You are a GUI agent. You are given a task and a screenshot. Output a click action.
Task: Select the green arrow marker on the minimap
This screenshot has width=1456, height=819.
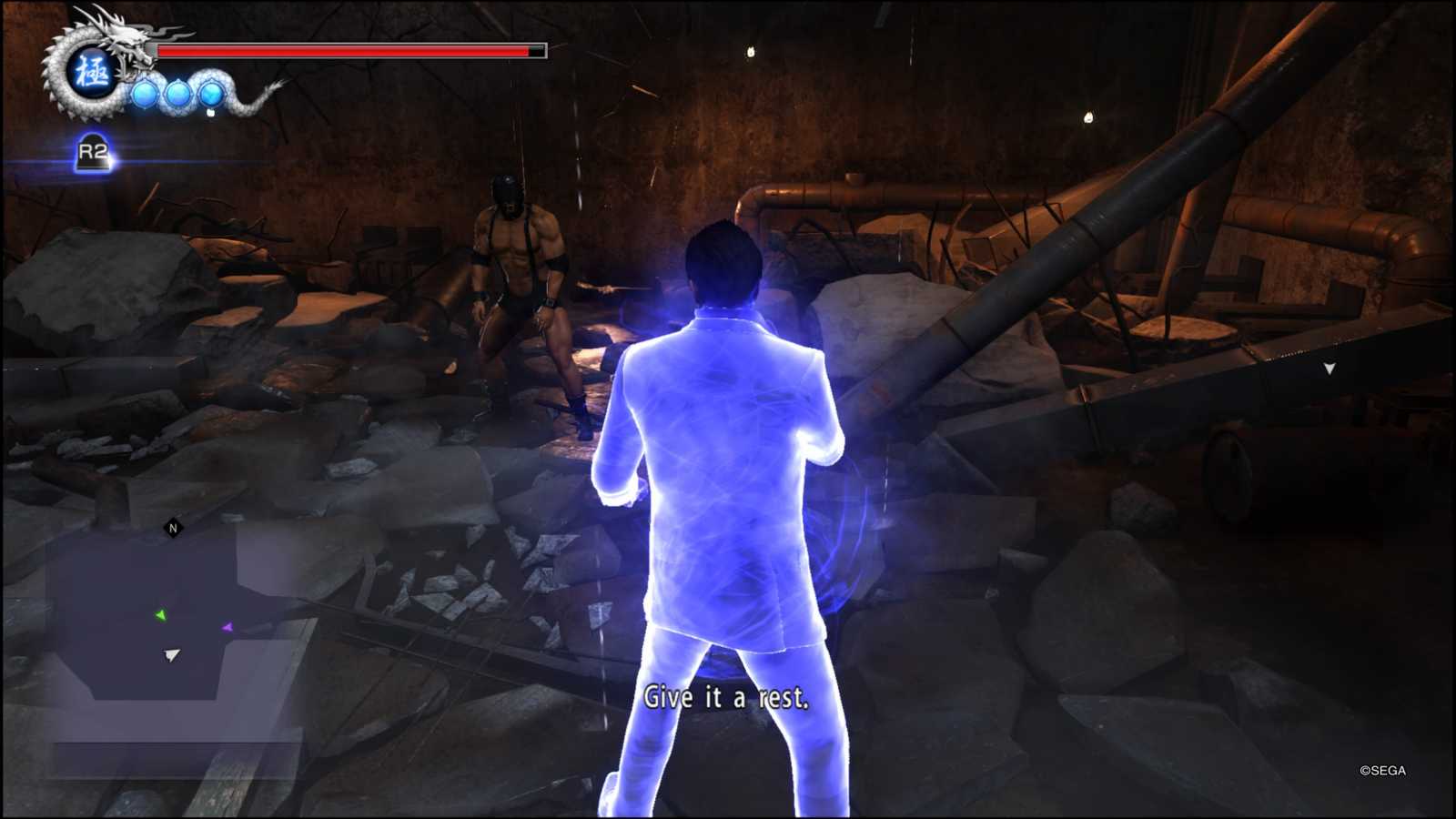tap(161, 616)
